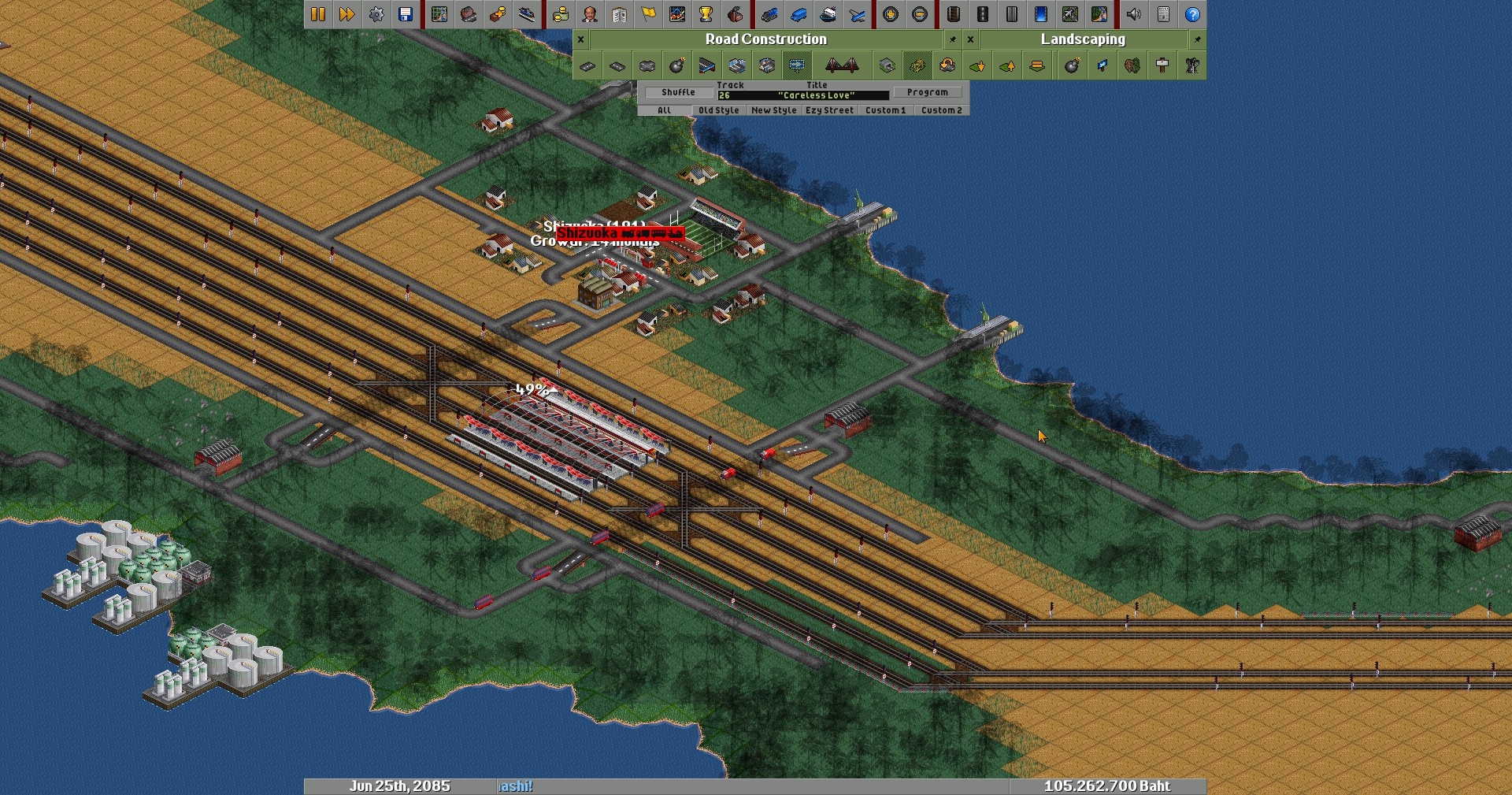Open the finances money stacks menu
The width and height of the screenshot is (1512, 795).
[x=560, y=14]
